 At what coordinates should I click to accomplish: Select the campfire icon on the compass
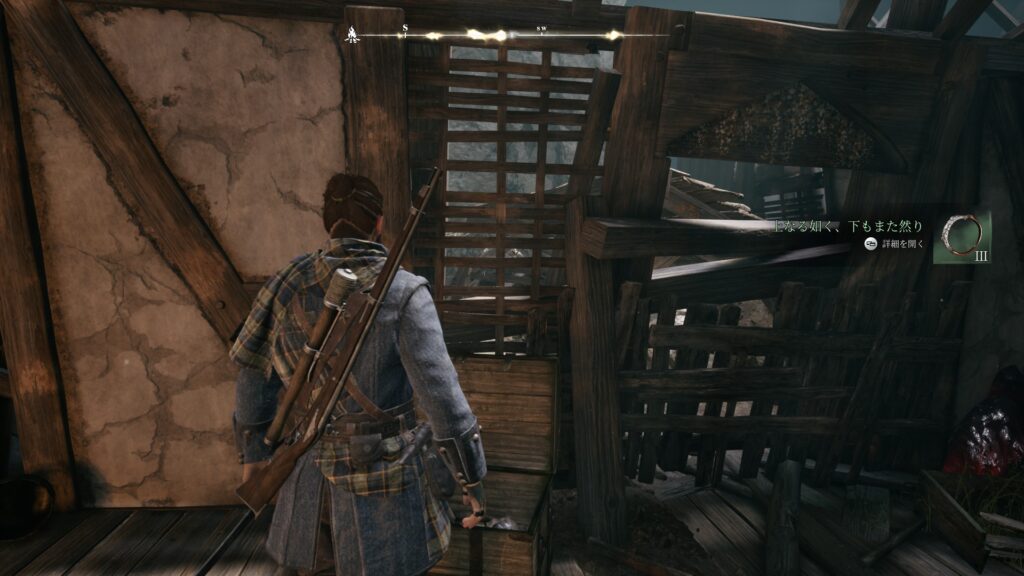pos(352,36)
